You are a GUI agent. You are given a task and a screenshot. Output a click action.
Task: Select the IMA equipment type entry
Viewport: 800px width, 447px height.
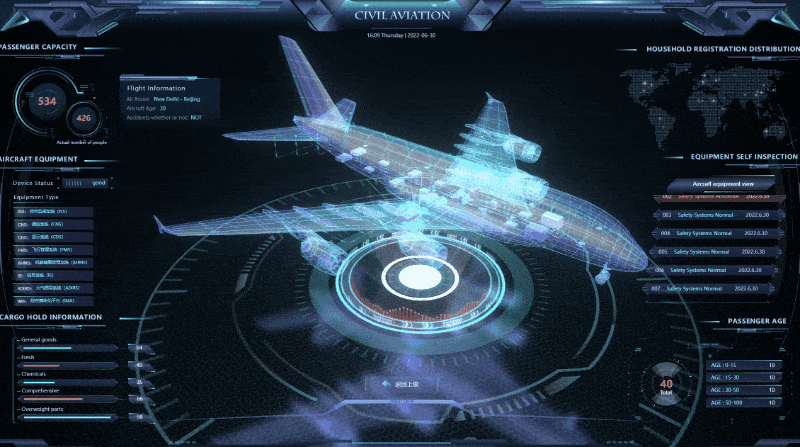click(x=54, y=299)
